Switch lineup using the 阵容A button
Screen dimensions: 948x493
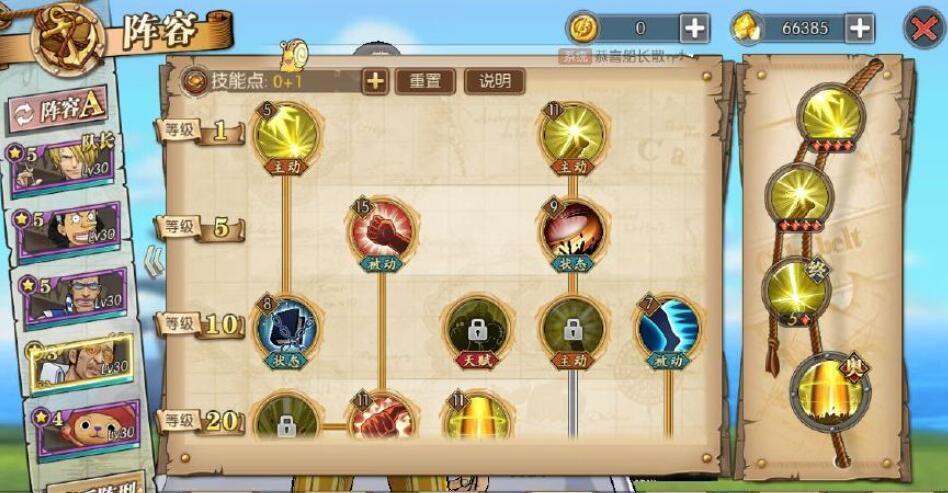coord(58,110)
